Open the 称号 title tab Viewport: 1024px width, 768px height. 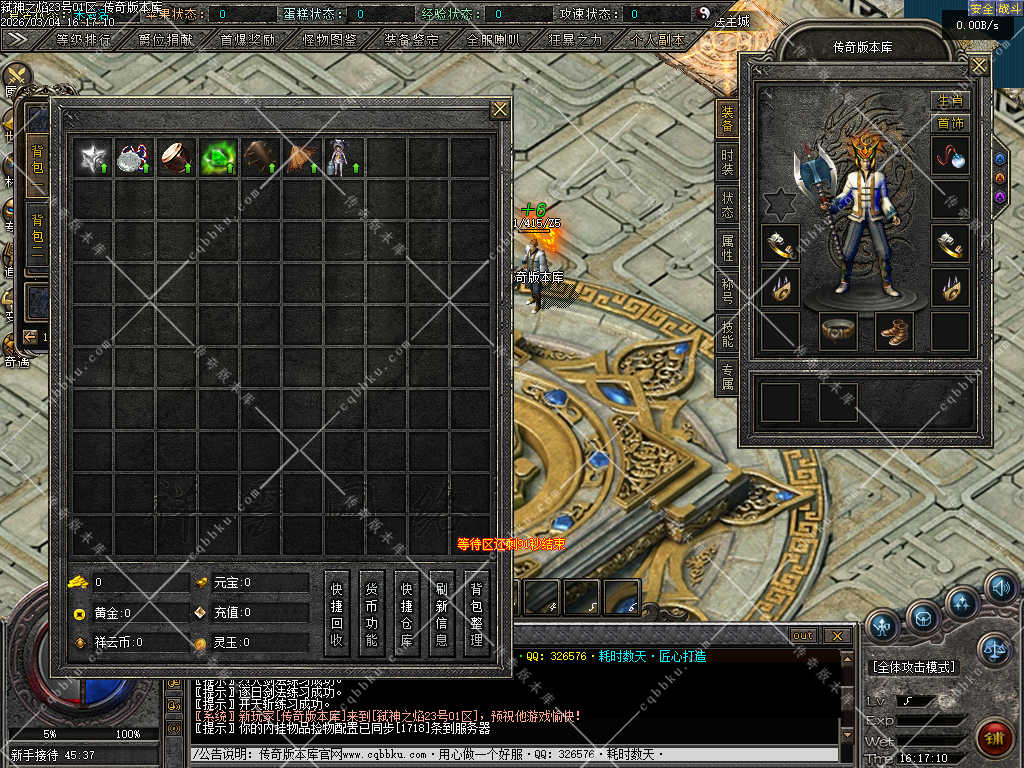(727, 291)
